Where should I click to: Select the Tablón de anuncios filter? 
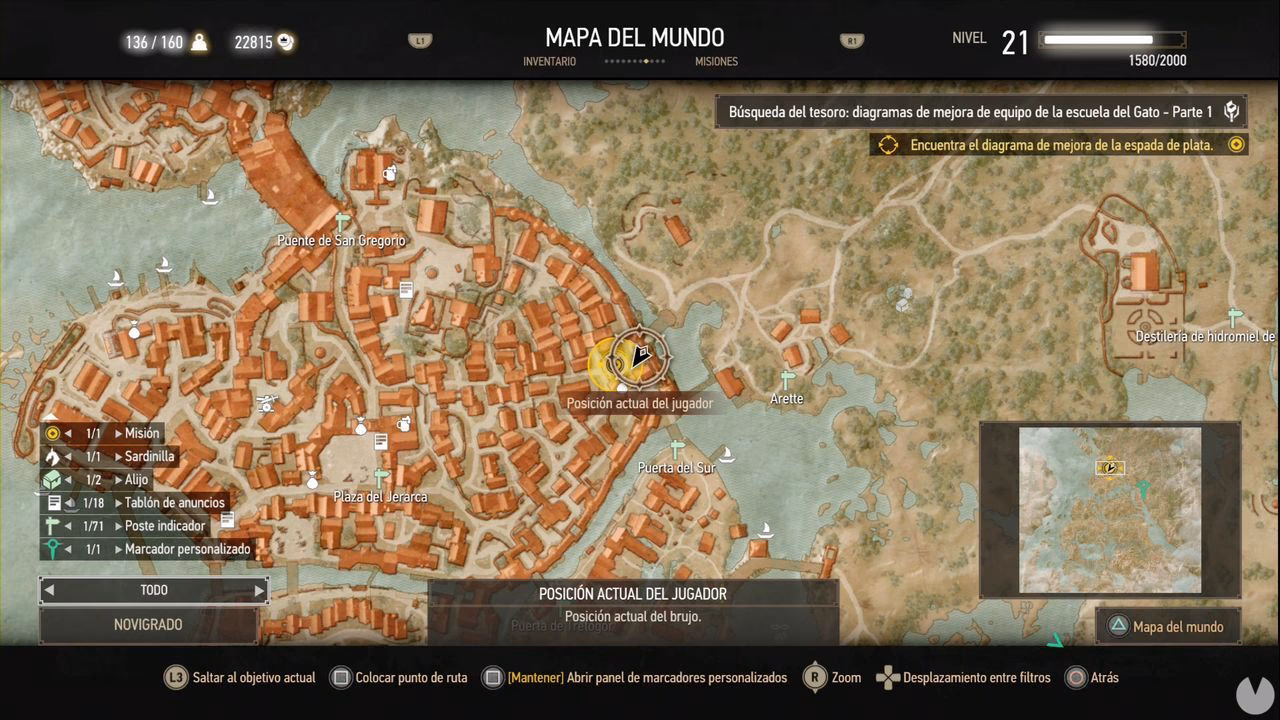click(174, 502)
